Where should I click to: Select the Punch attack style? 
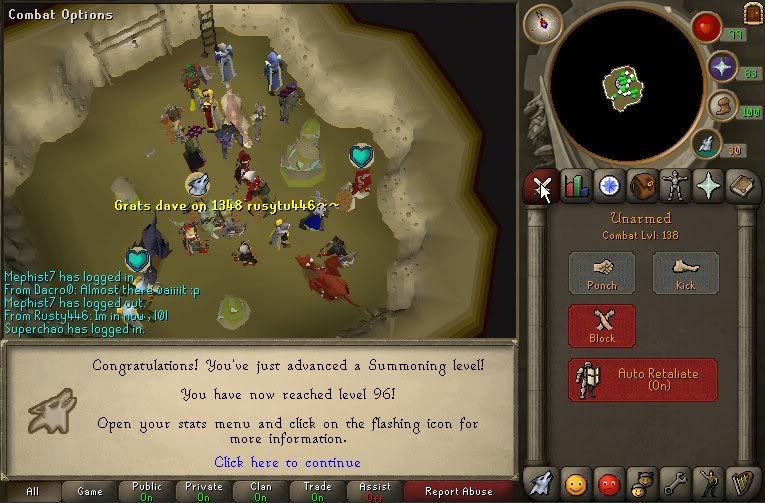(601, 272)
